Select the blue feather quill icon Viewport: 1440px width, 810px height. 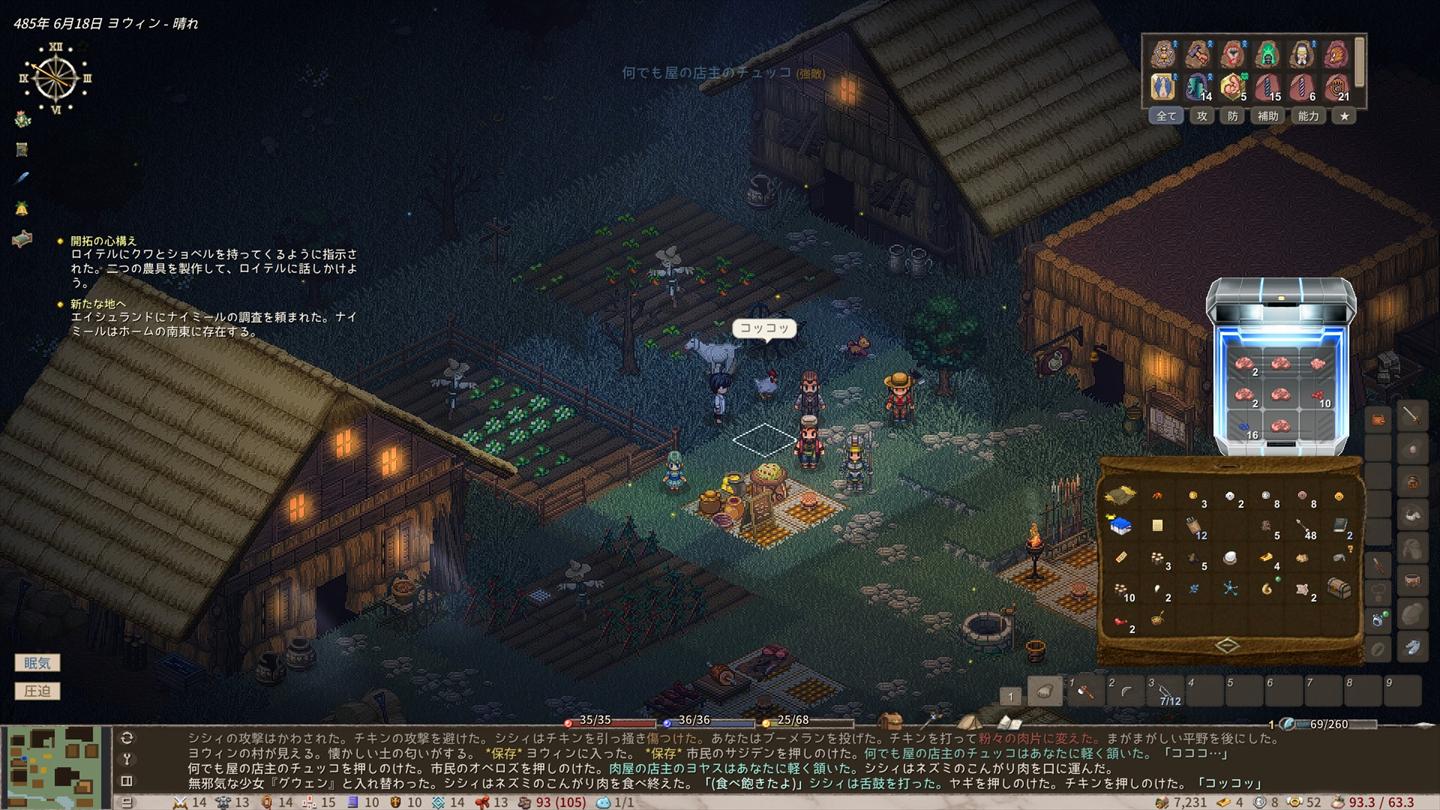[22, 178]
